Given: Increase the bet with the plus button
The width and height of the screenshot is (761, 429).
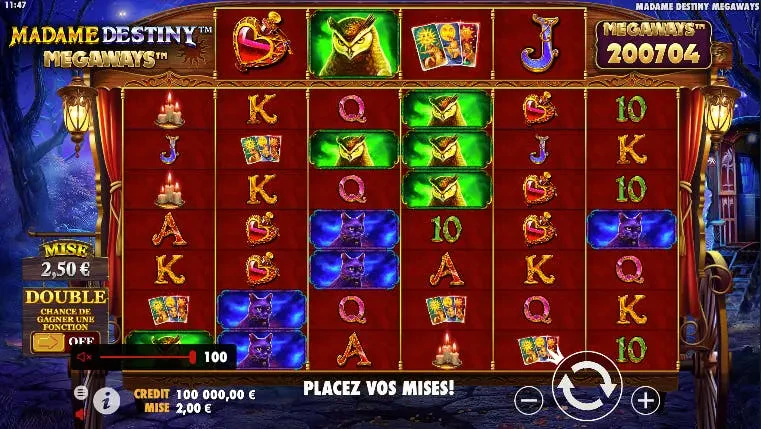Looking at the screenshot, I should [x=646, y=401].
